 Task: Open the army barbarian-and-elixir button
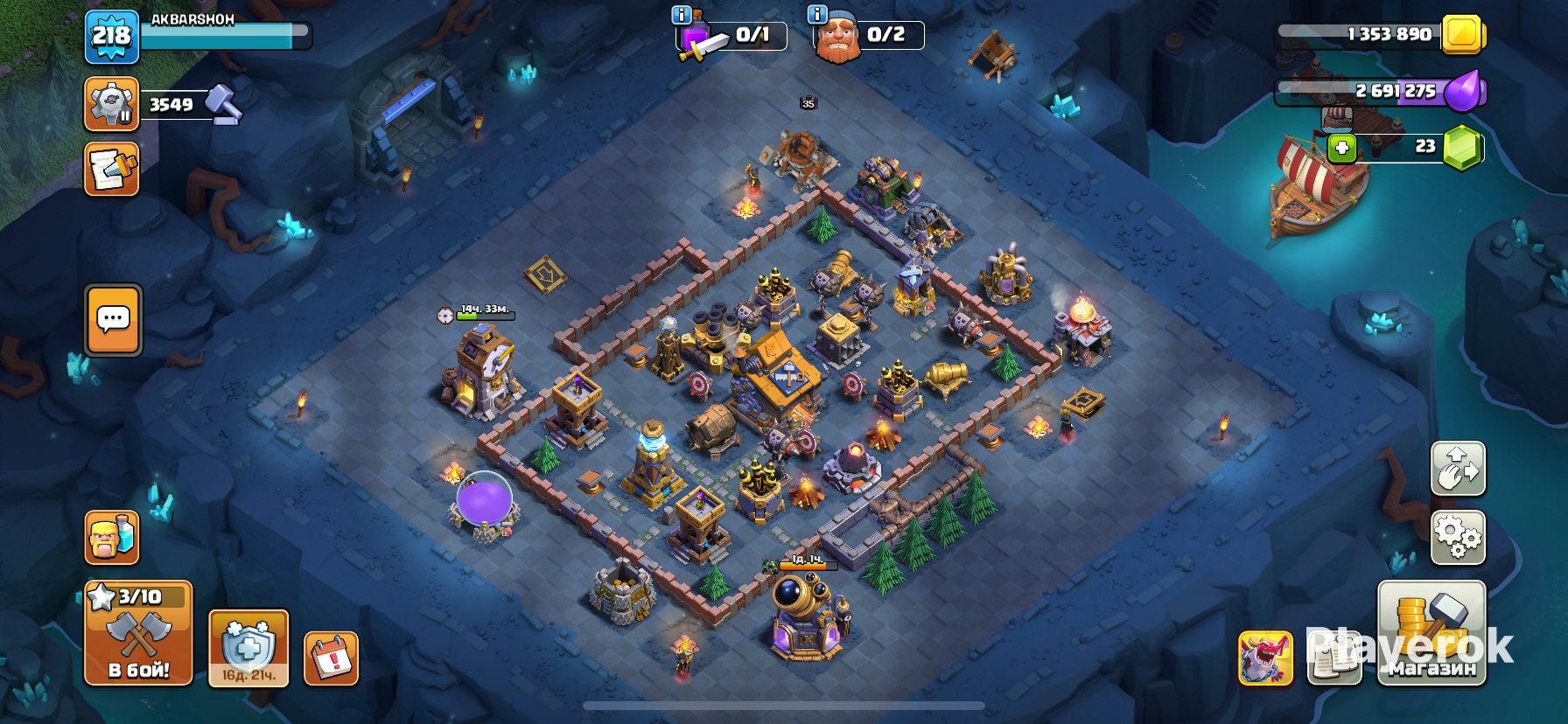pos(112,537)
